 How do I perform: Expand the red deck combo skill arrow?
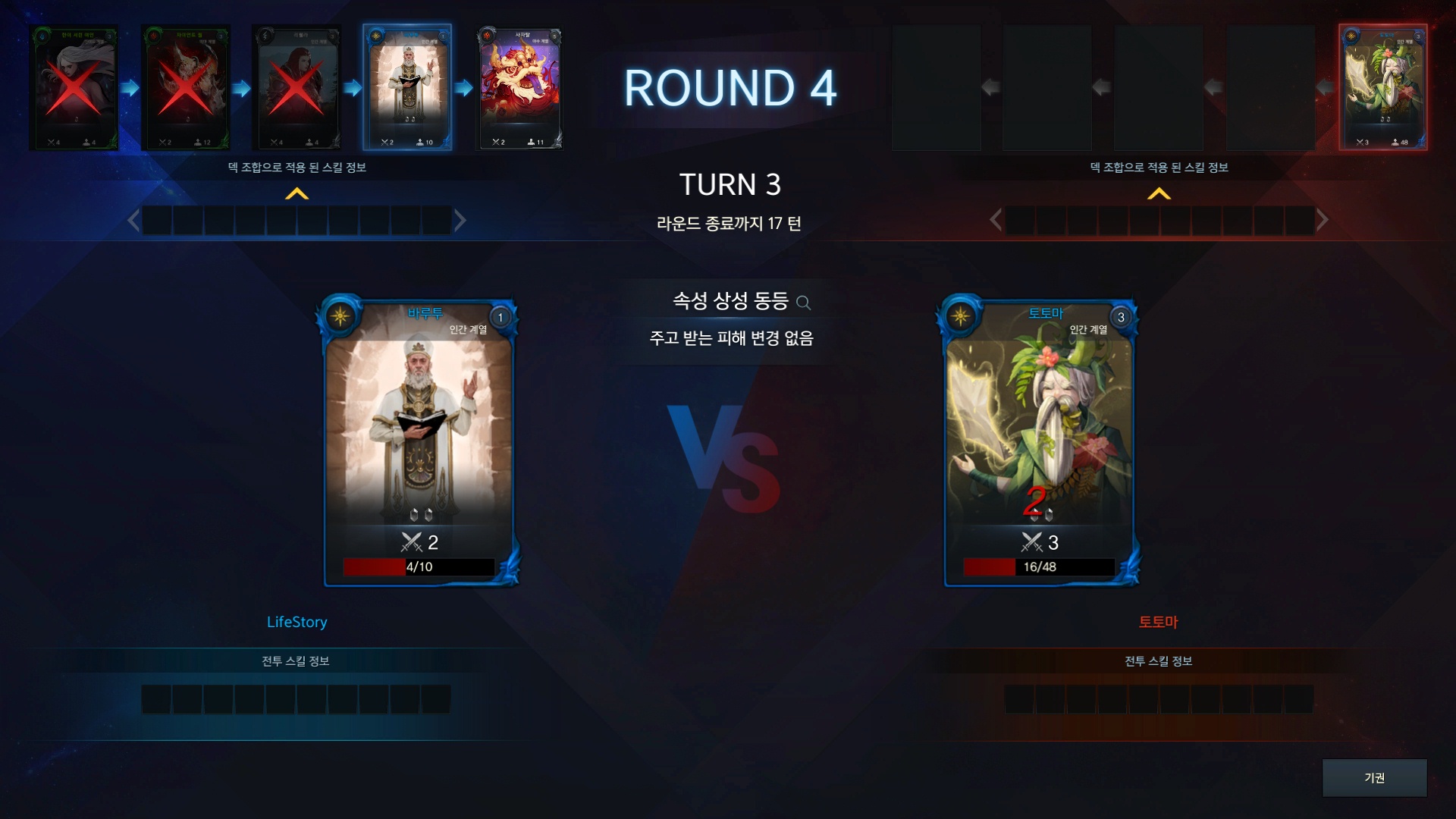[1159, 194]
